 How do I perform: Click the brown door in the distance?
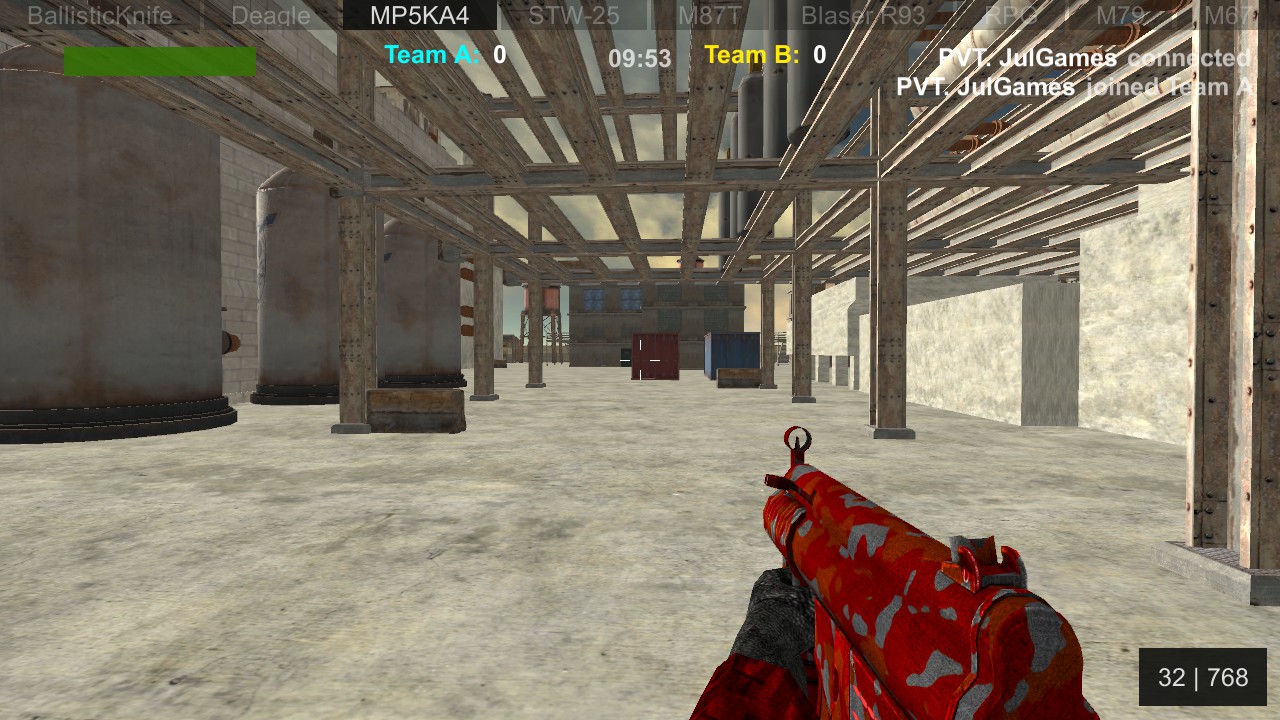tap(655, 357)
